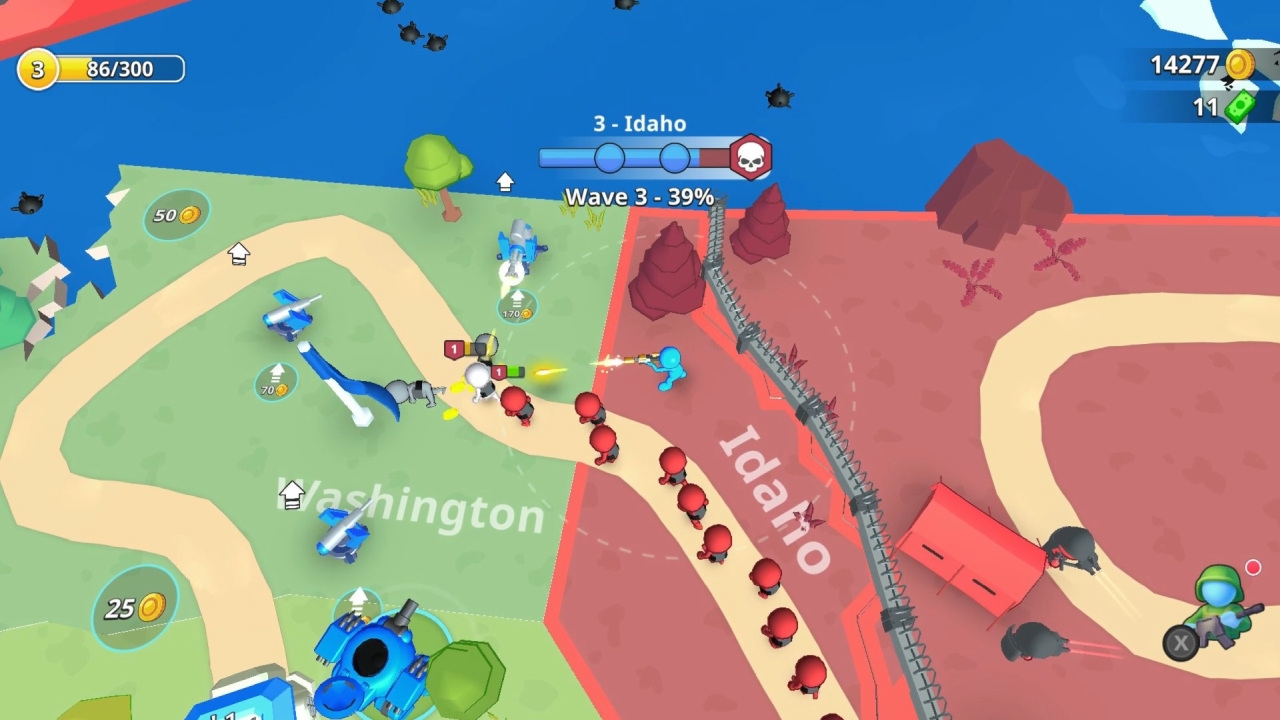Tap the red dot beside the green soldier
Viewport: 1280px width, 720px height.
1253,566
